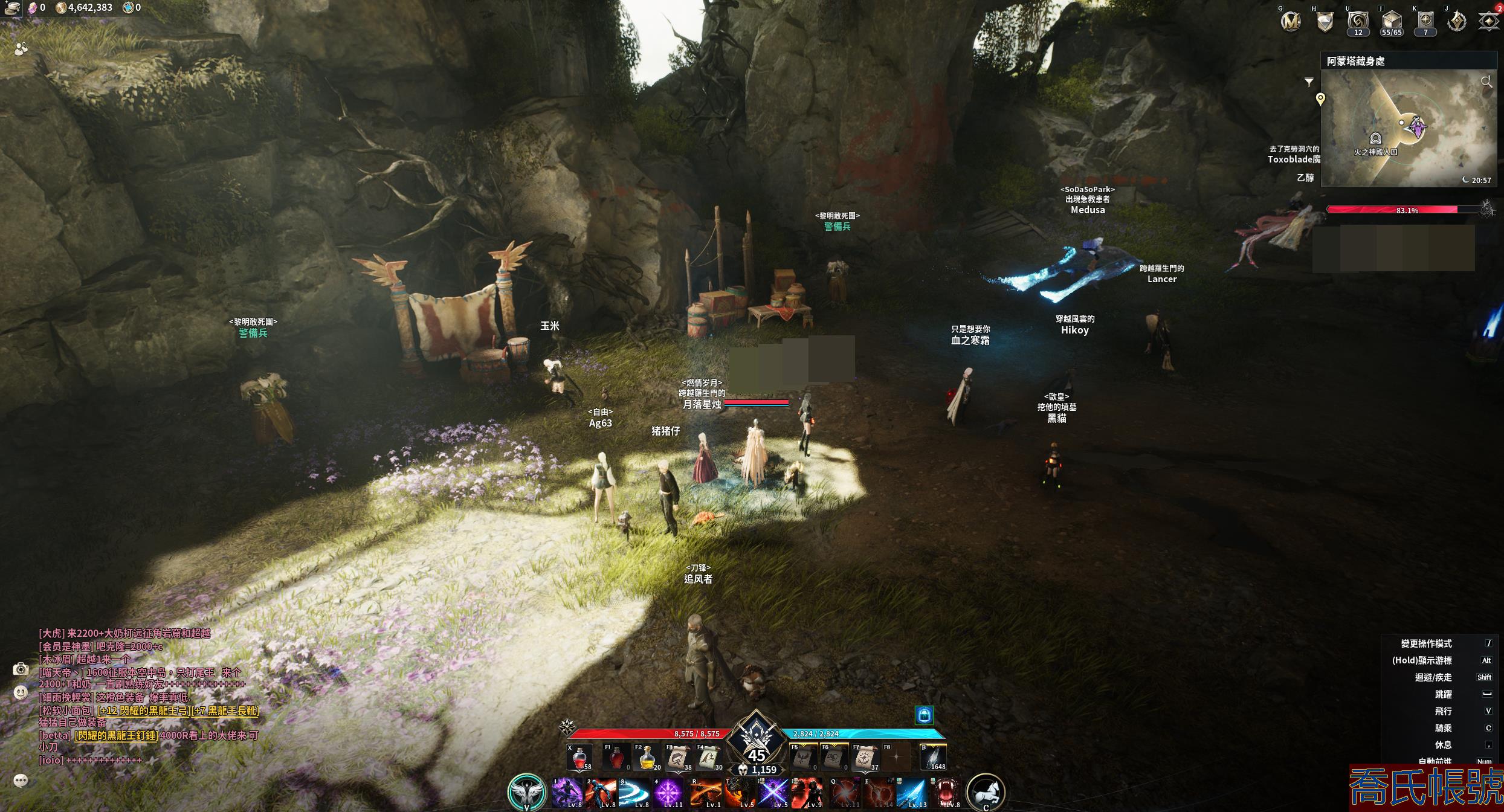
Task: Select the yellow location pin beside minimap
Action: click(1320, 99)
